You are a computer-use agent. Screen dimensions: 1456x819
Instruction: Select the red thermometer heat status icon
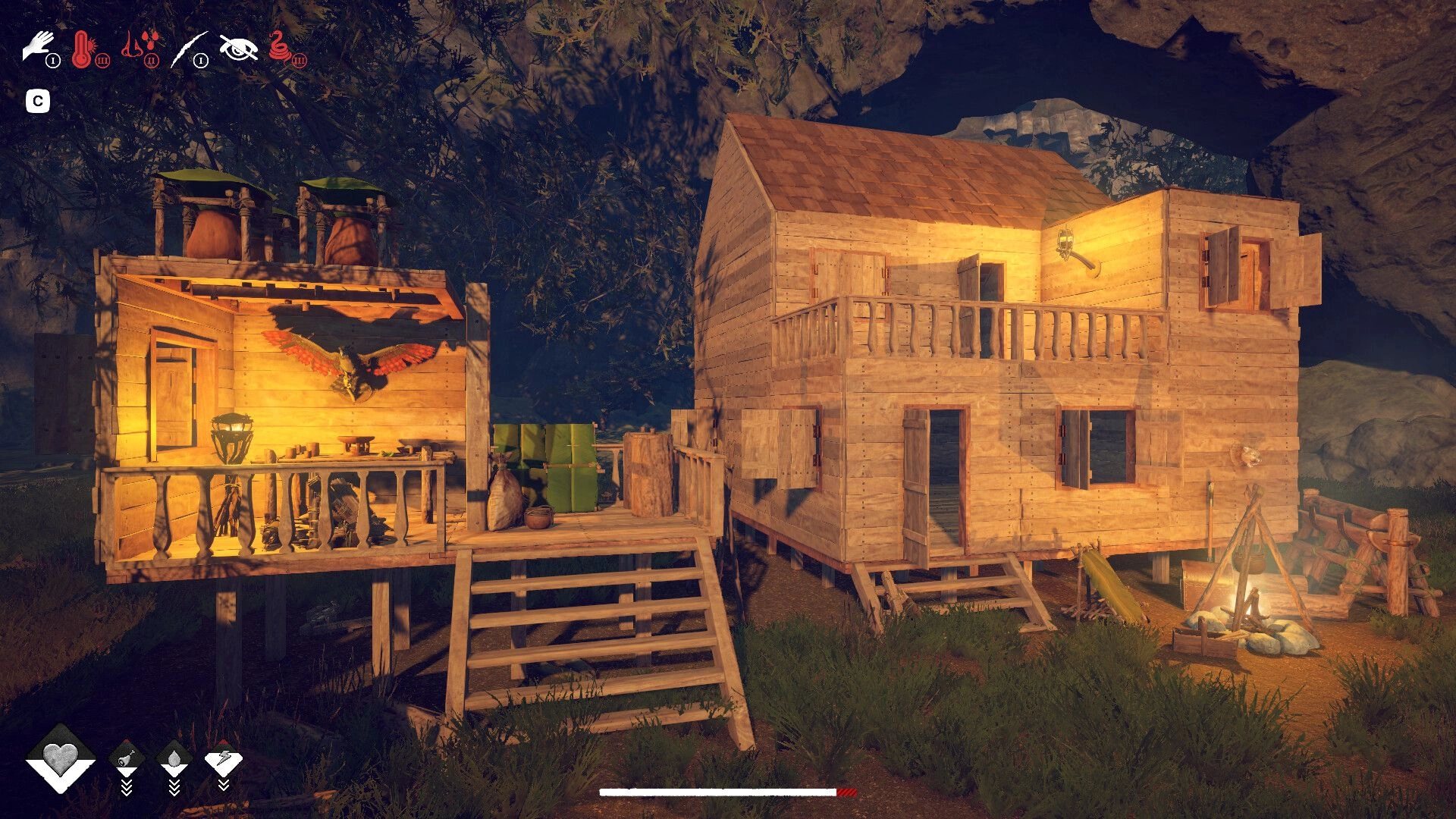point(83,49)
